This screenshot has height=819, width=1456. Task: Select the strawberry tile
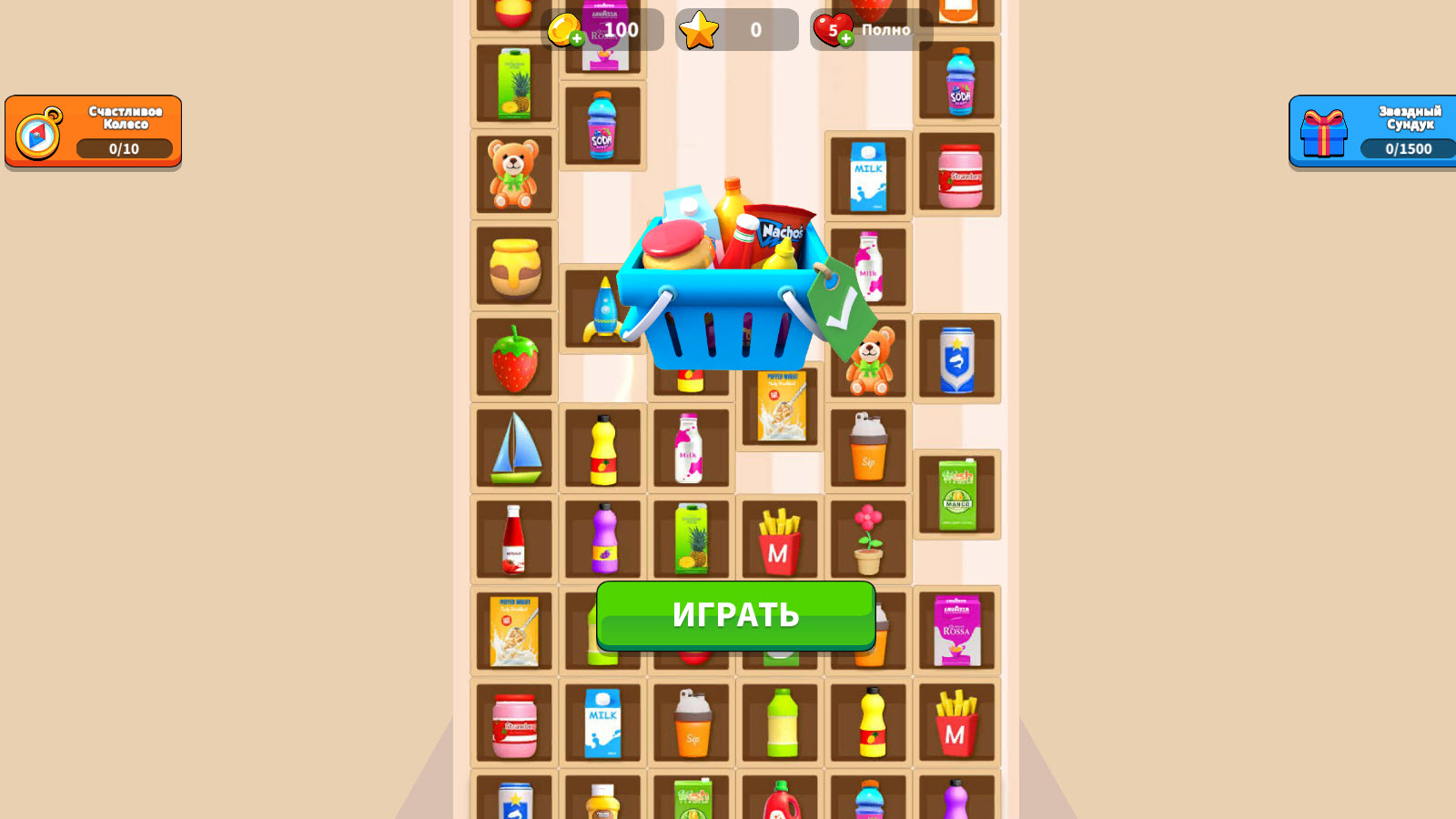coord(514,357)
